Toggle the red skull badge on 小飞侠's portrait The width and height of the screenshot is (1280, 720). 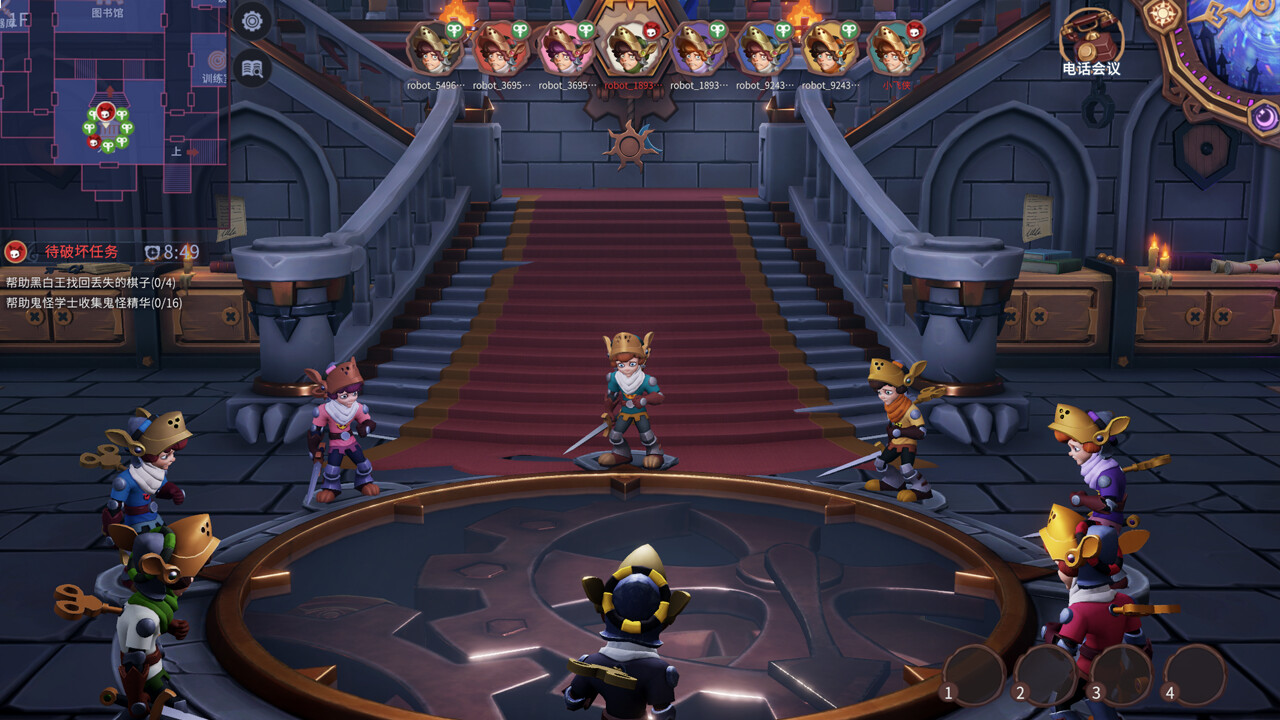pyautogui.click(x=914, y=30)
